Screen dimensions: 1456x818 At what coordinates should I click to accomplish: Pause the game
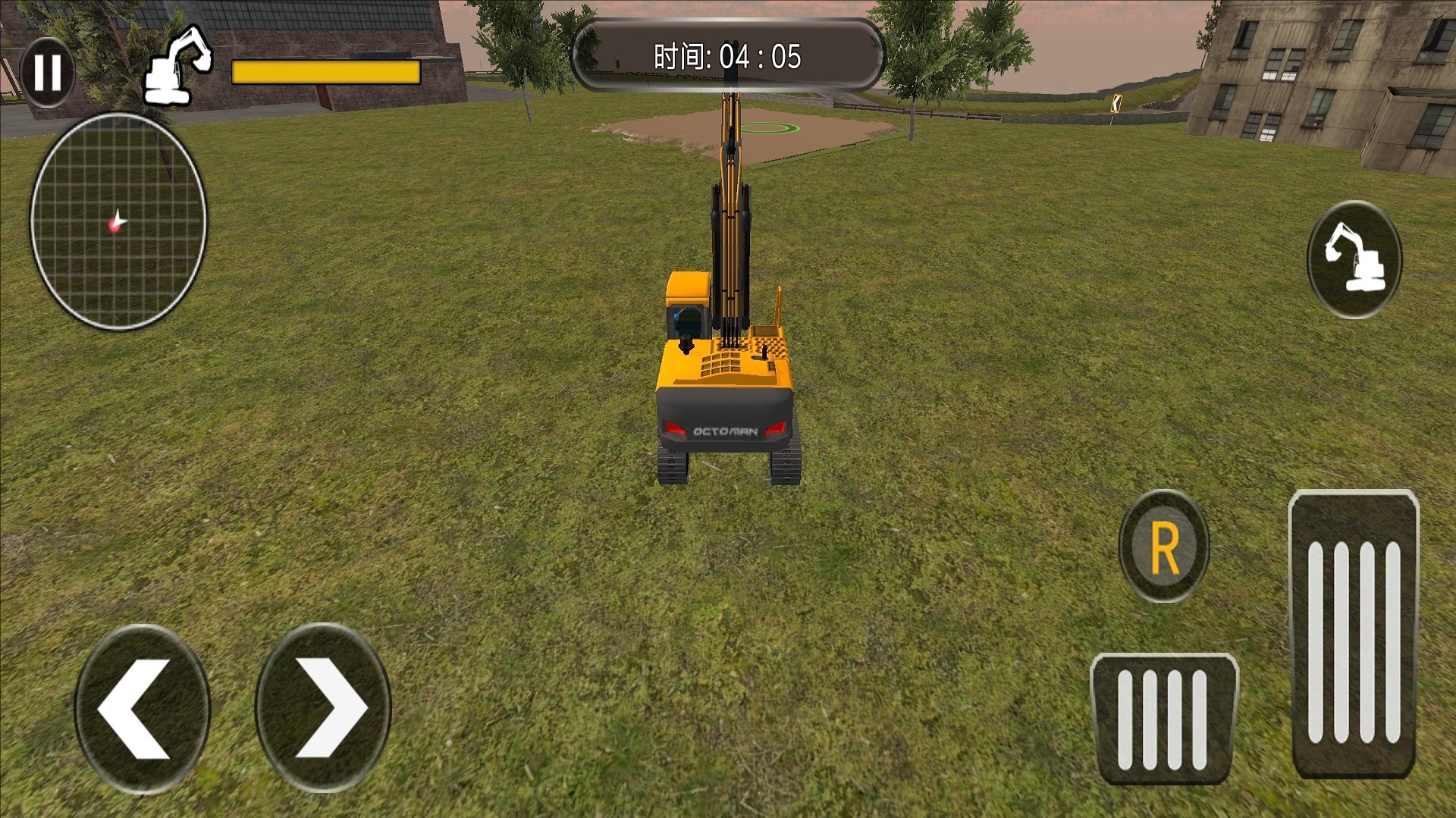point(47,73)
